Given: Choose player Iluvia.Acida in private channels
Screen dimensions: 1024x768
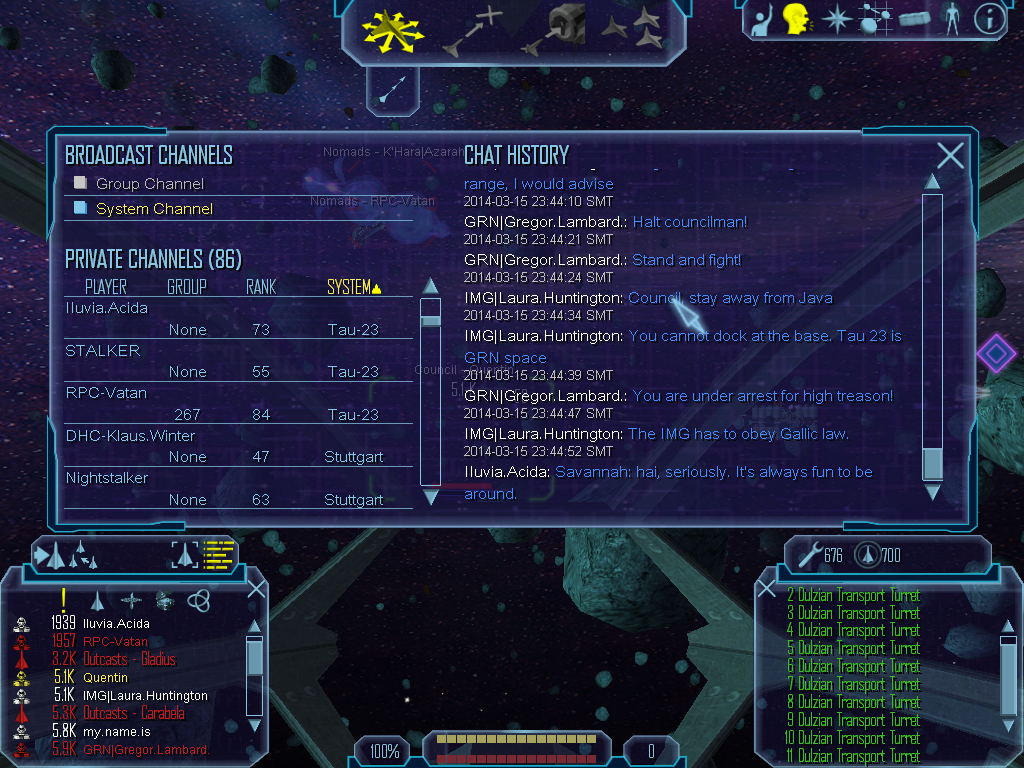Looking at the screenshot, I should click(x=107, y=308).
